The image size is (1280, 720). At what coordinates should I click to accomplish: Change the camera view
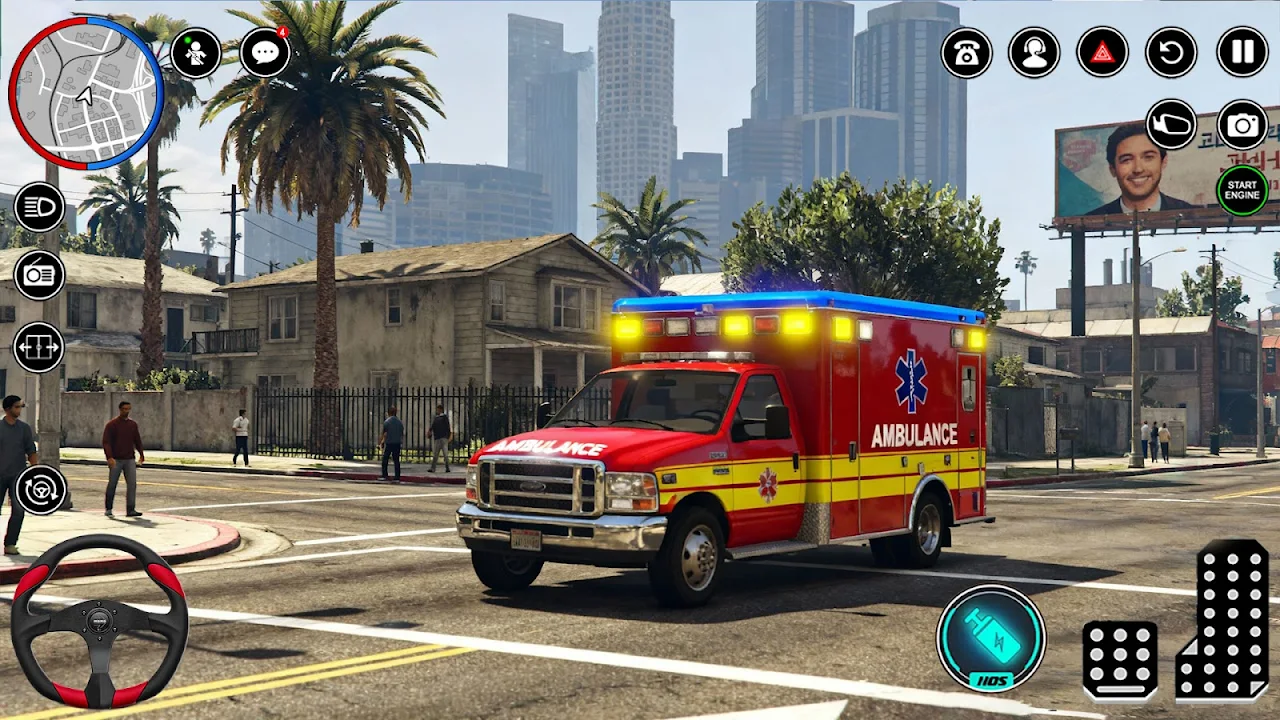click(x=1242, y=124)
